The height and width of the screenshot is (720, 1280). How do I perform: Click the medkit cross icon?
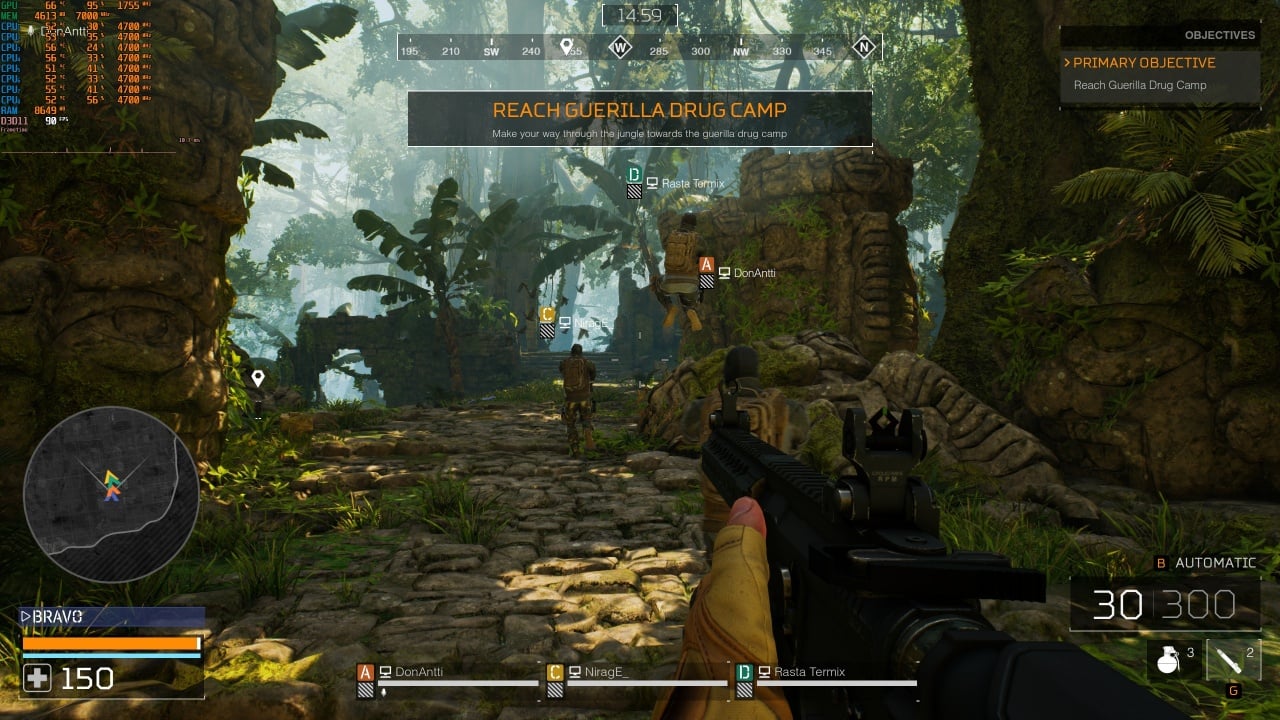click(x=37, y=679)
